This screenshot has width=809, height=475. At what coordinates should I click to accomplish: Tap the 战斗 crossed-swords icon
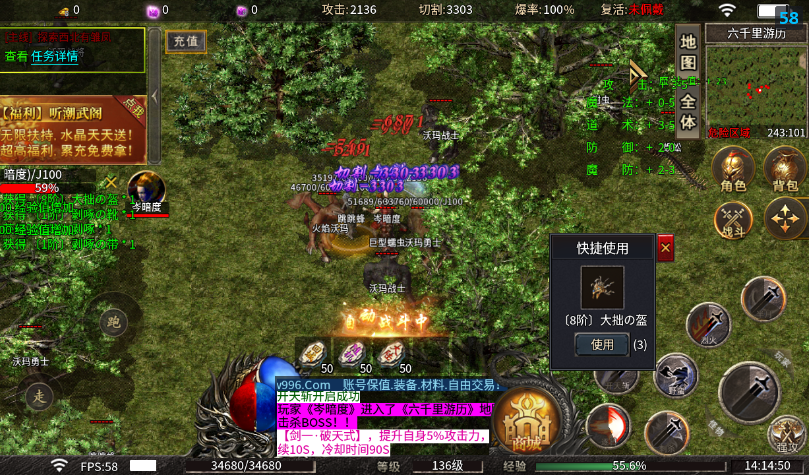pos(733,219)
